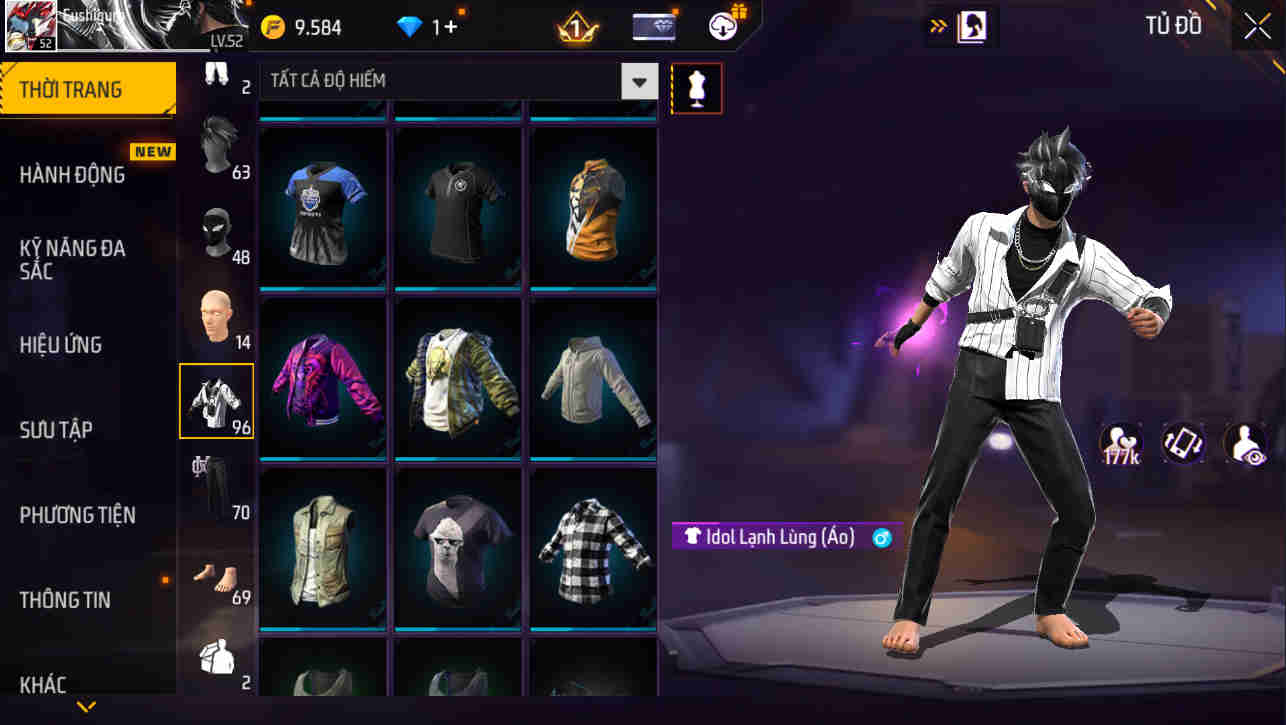Click the 360-degree rotate phone icon
The height and width of the screenshot is (725, 1286).
[x=1183, y=443]
